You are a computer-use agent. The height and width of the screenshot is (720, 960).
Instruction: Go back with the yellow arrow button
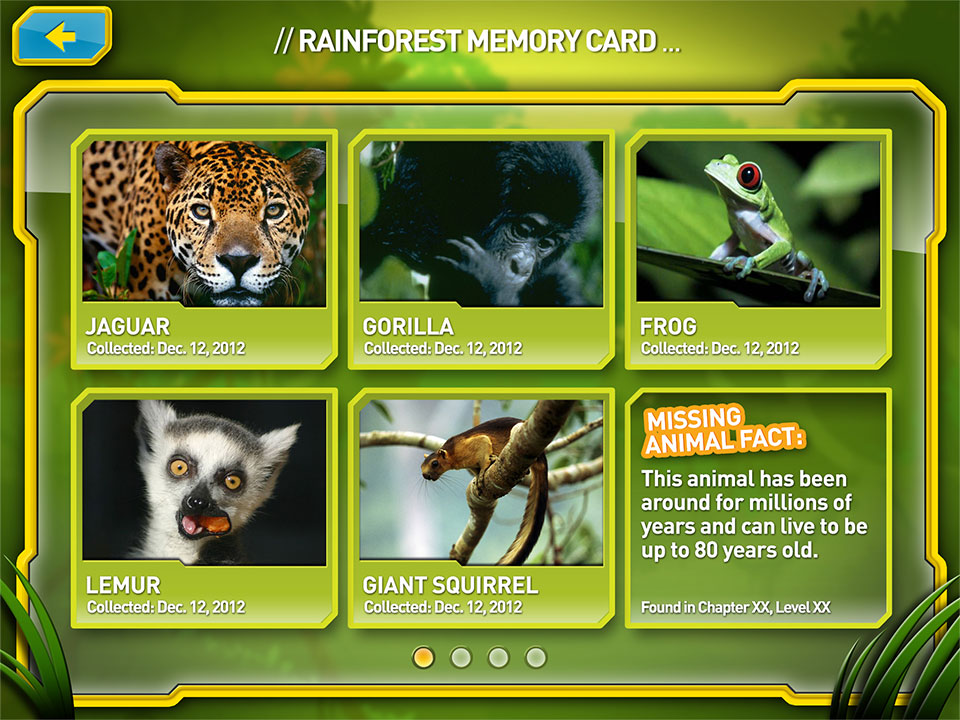[62, 37]
